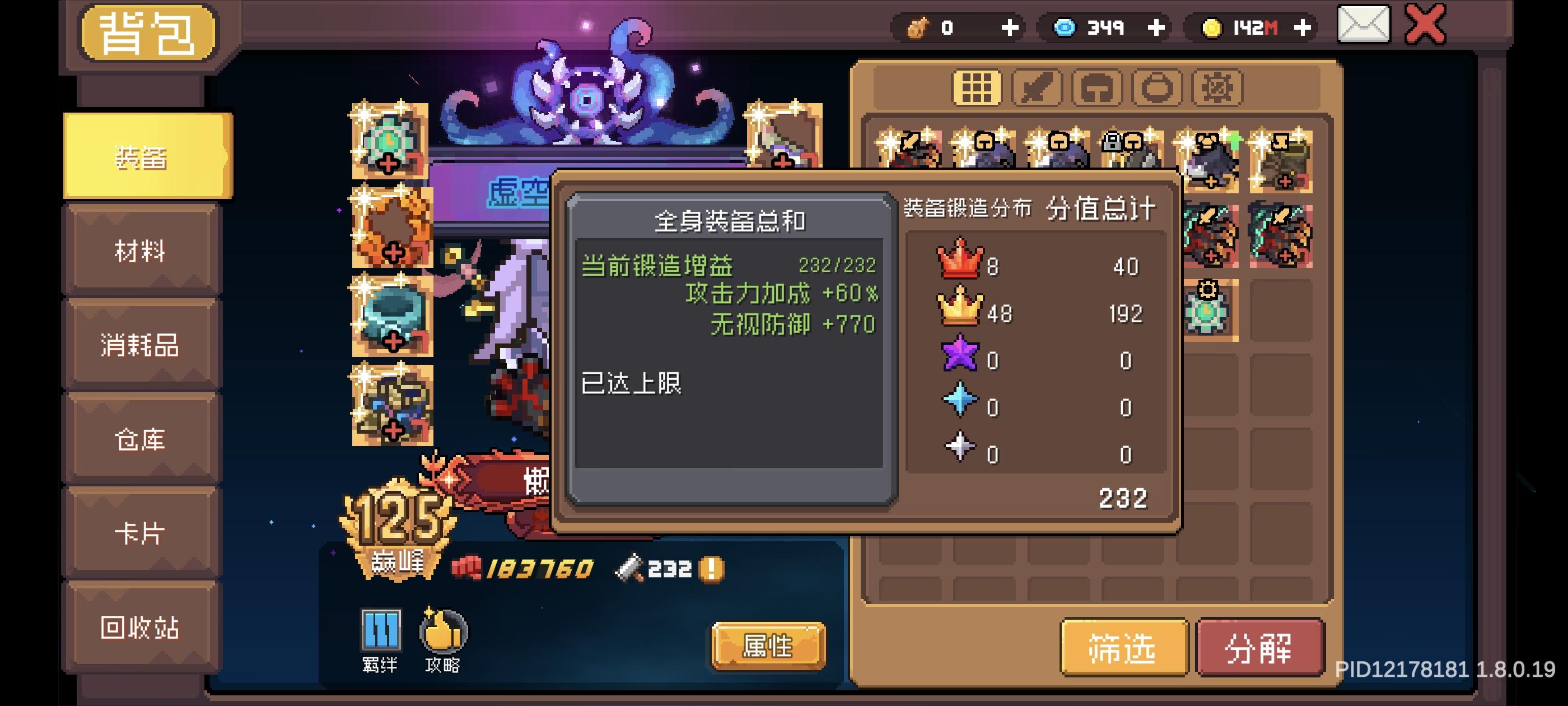Image resolution: width=1568 pixels, height=706 pixels.
Task: Select the ring filter icon
Action: [x=1158, y=87]
